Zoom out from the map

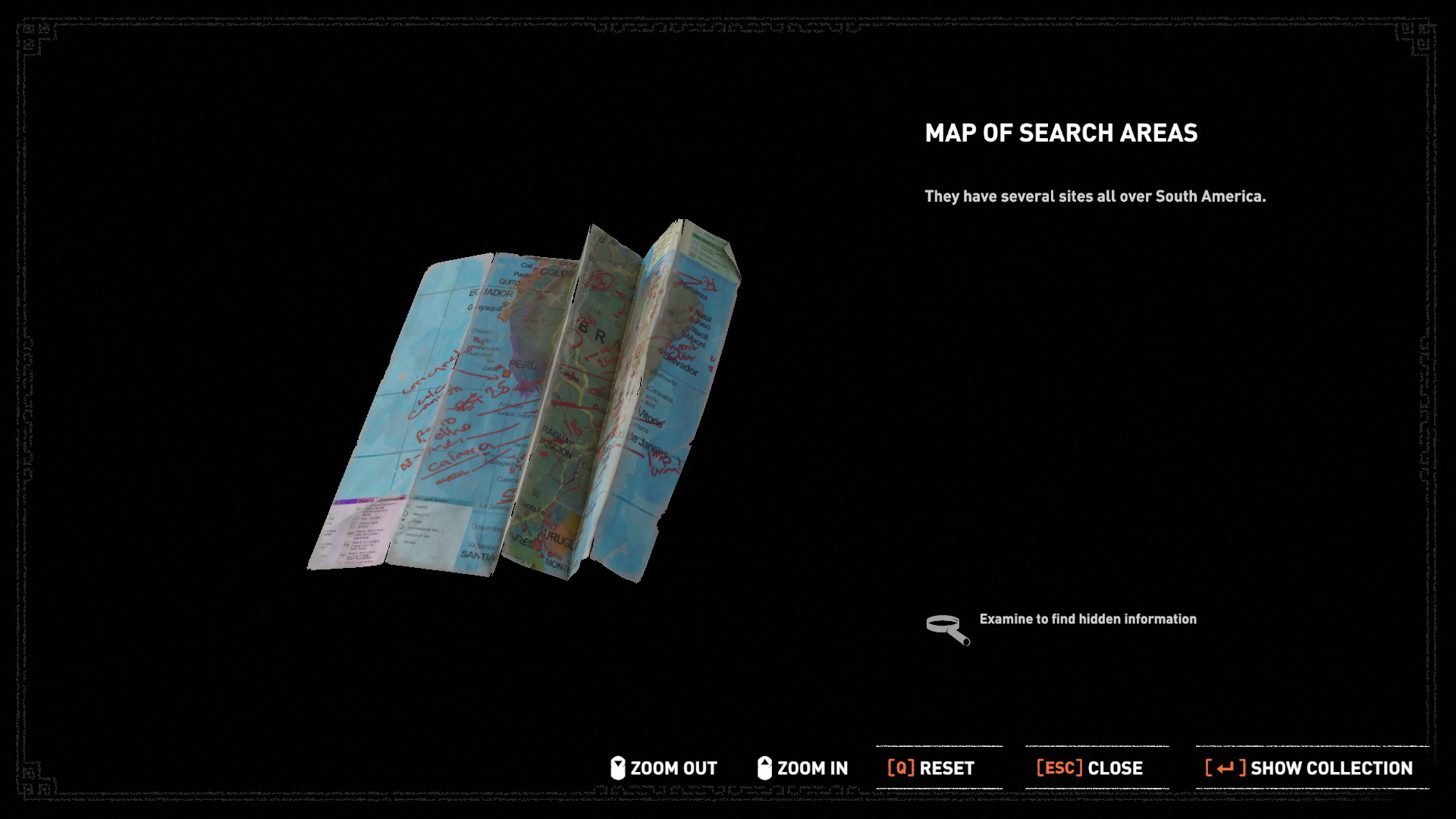tap(664, 768)
